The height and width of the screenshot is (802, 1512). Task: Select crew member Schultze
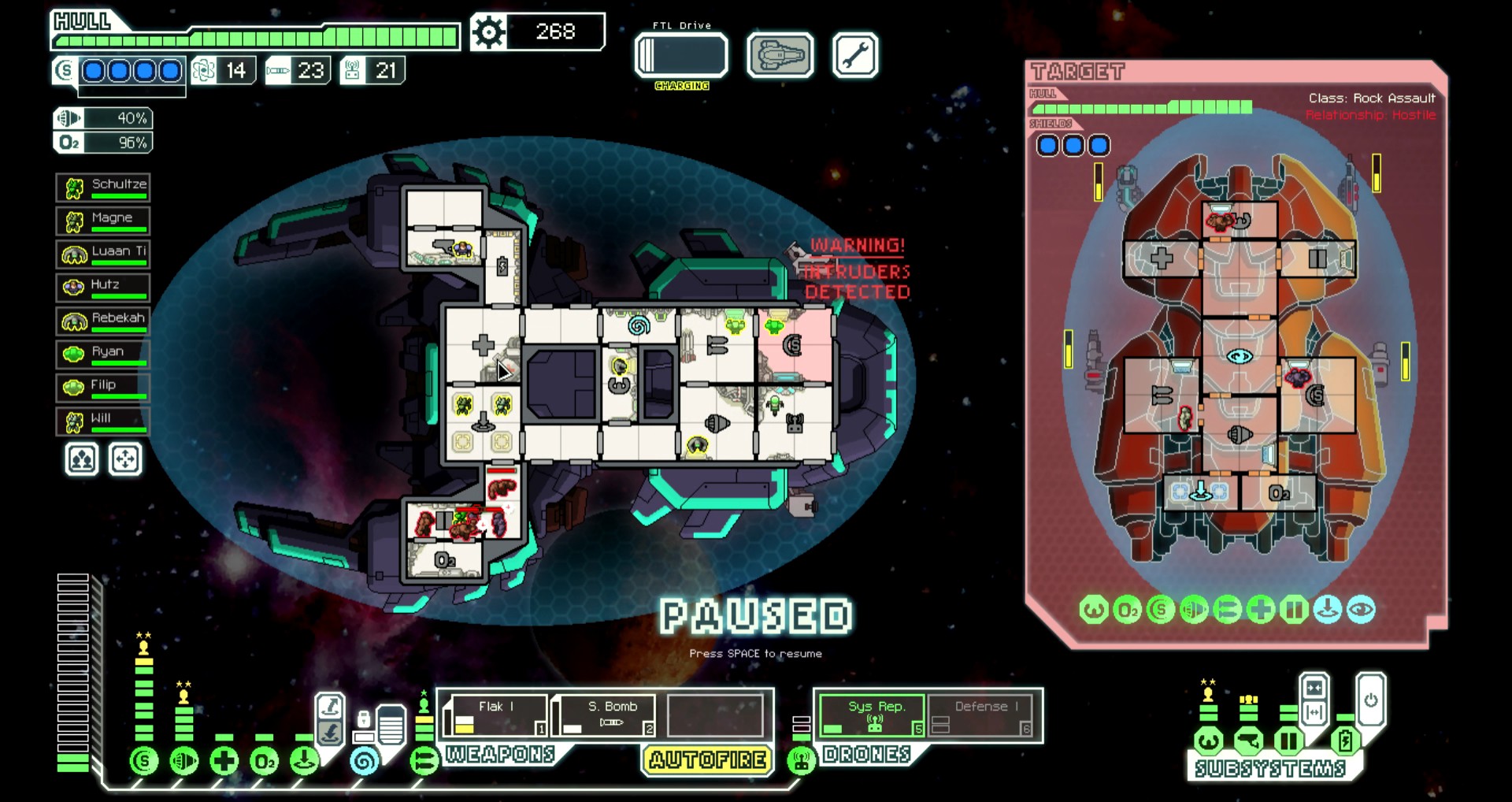coord(103,188)
